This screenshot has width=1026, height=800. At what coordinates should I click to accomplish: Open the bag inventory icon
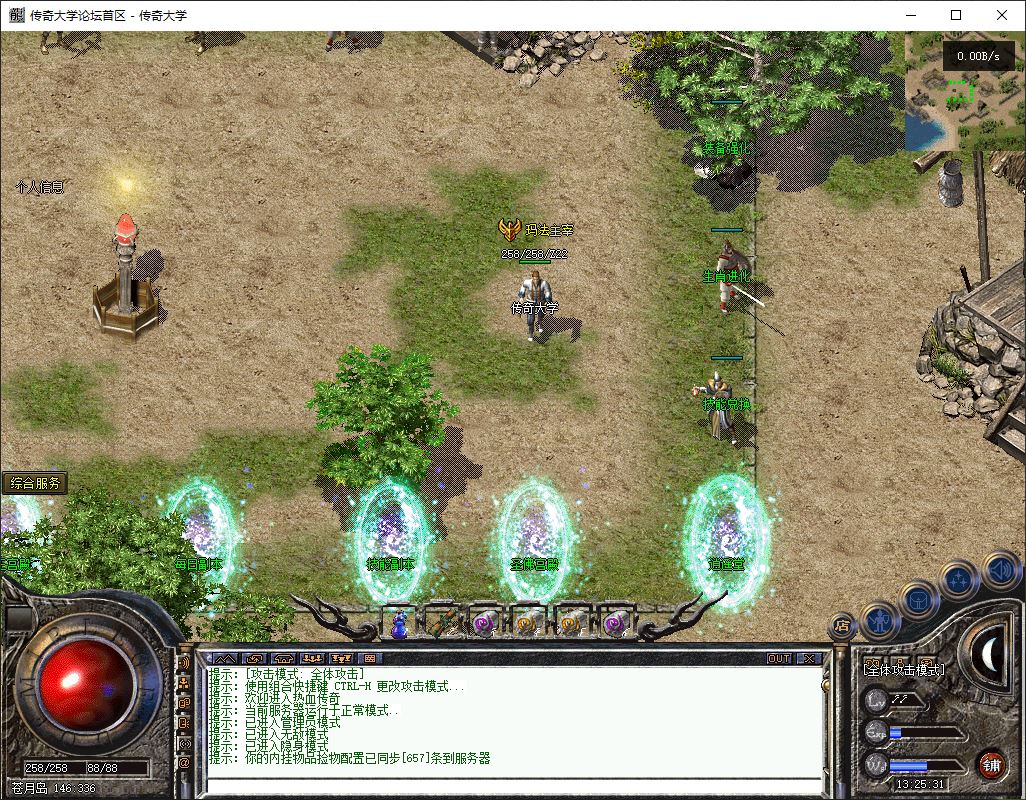920,600
